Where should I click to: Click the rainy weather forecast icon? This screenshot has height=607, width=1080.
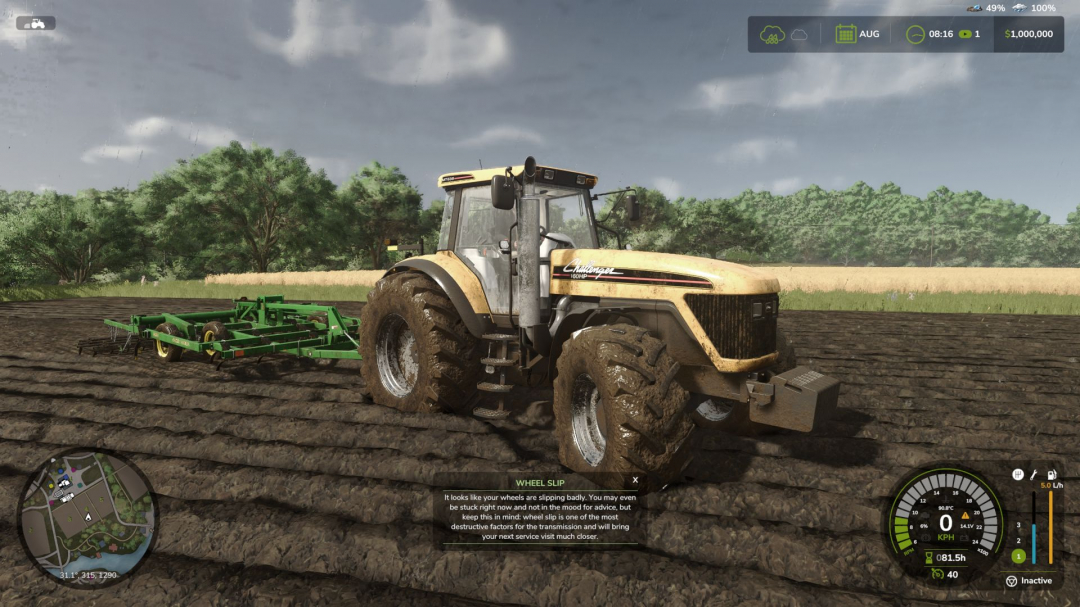point(770,34)
